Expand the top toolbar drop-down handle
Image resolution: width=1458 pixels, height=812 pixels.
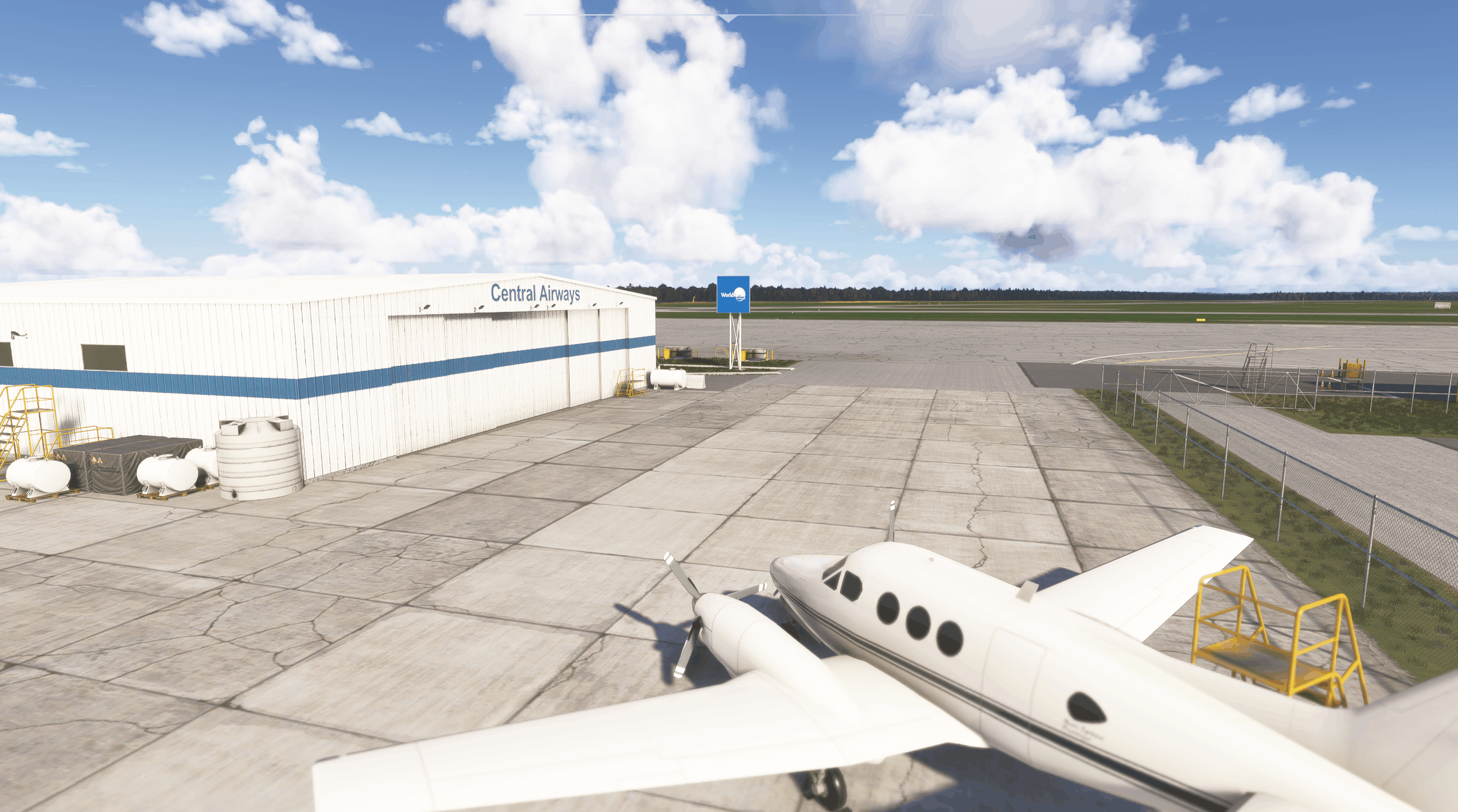(728, 18)
